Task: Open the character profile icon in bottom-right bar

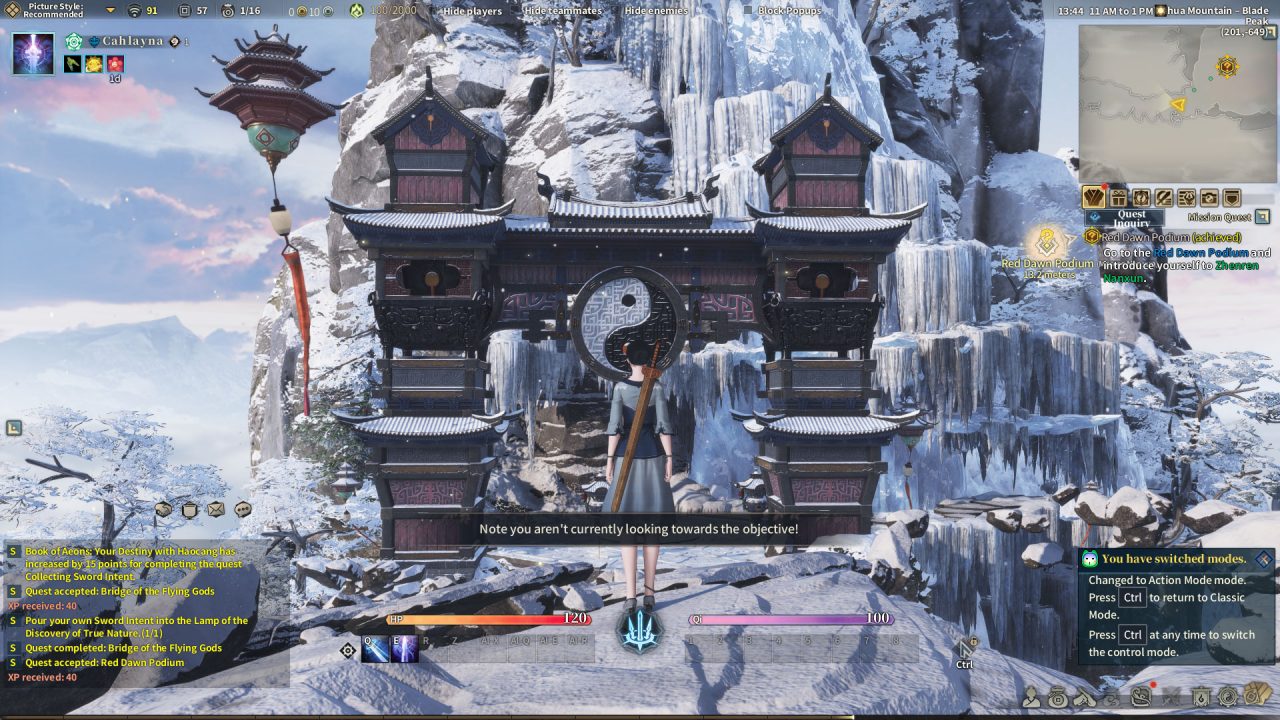Action: coord(1031,696)
